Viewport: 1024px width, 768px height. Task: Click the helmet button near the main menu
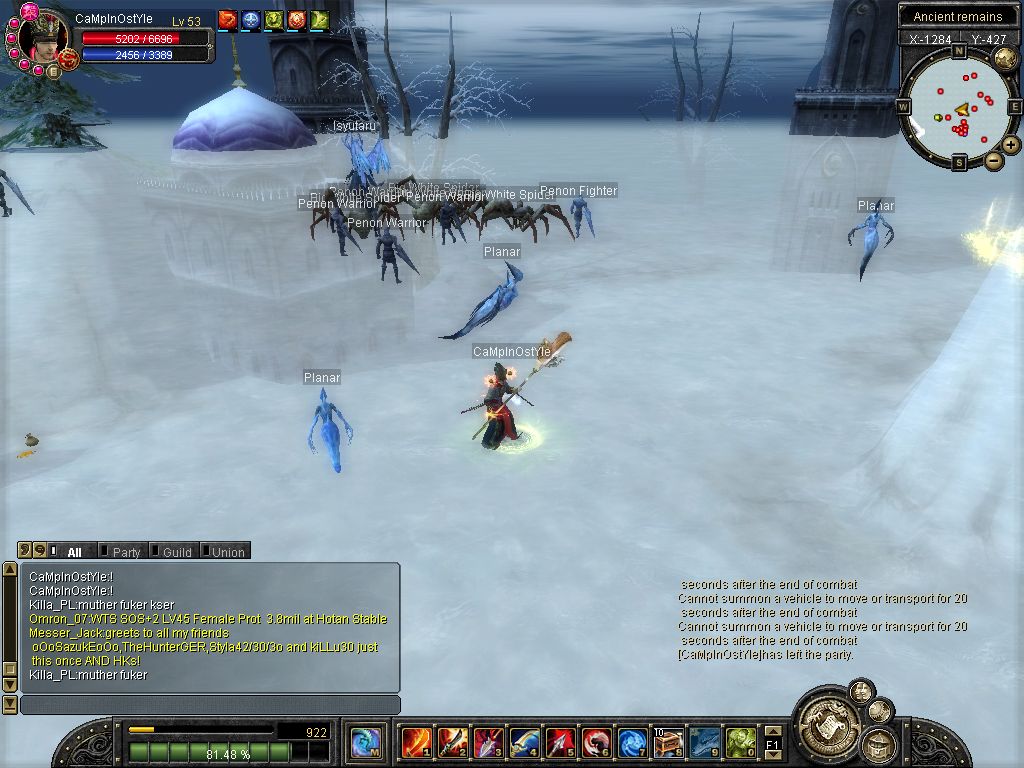(x=880, y=743)
